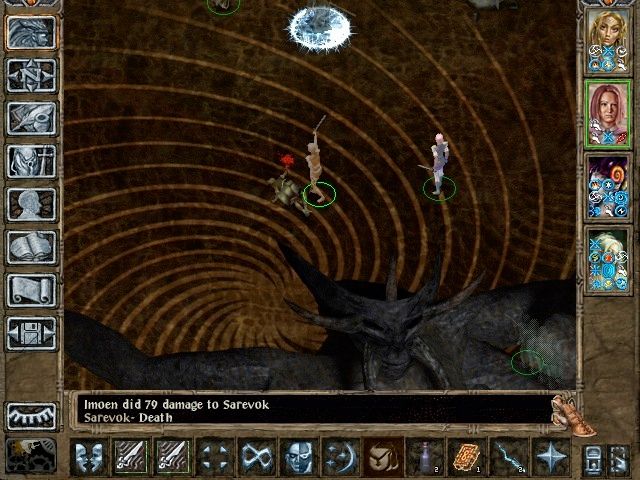Activate the four-arrows action button

215,457
